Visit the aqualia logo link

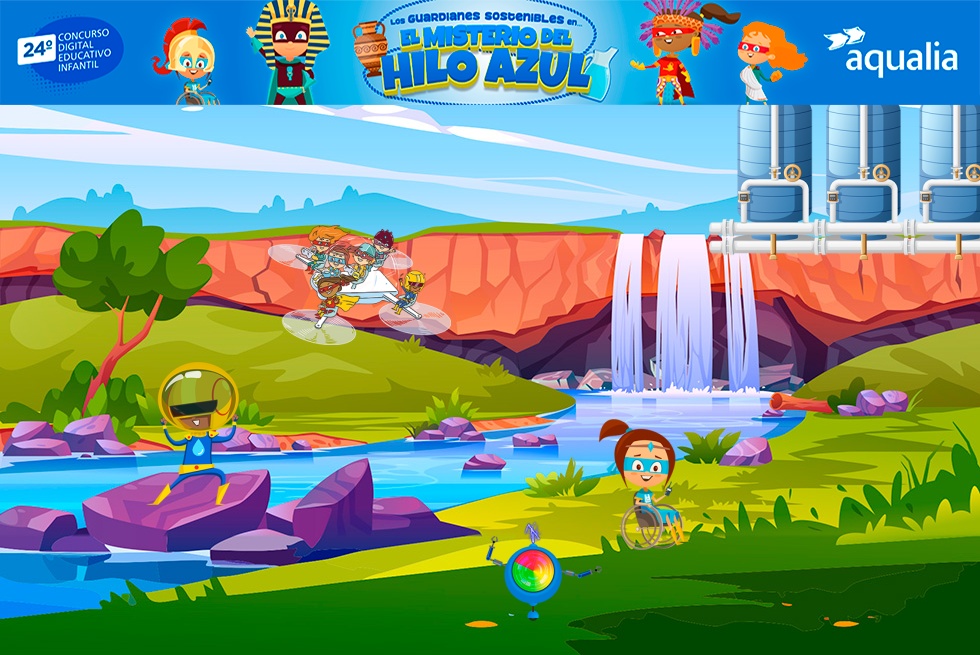[891, 54]
